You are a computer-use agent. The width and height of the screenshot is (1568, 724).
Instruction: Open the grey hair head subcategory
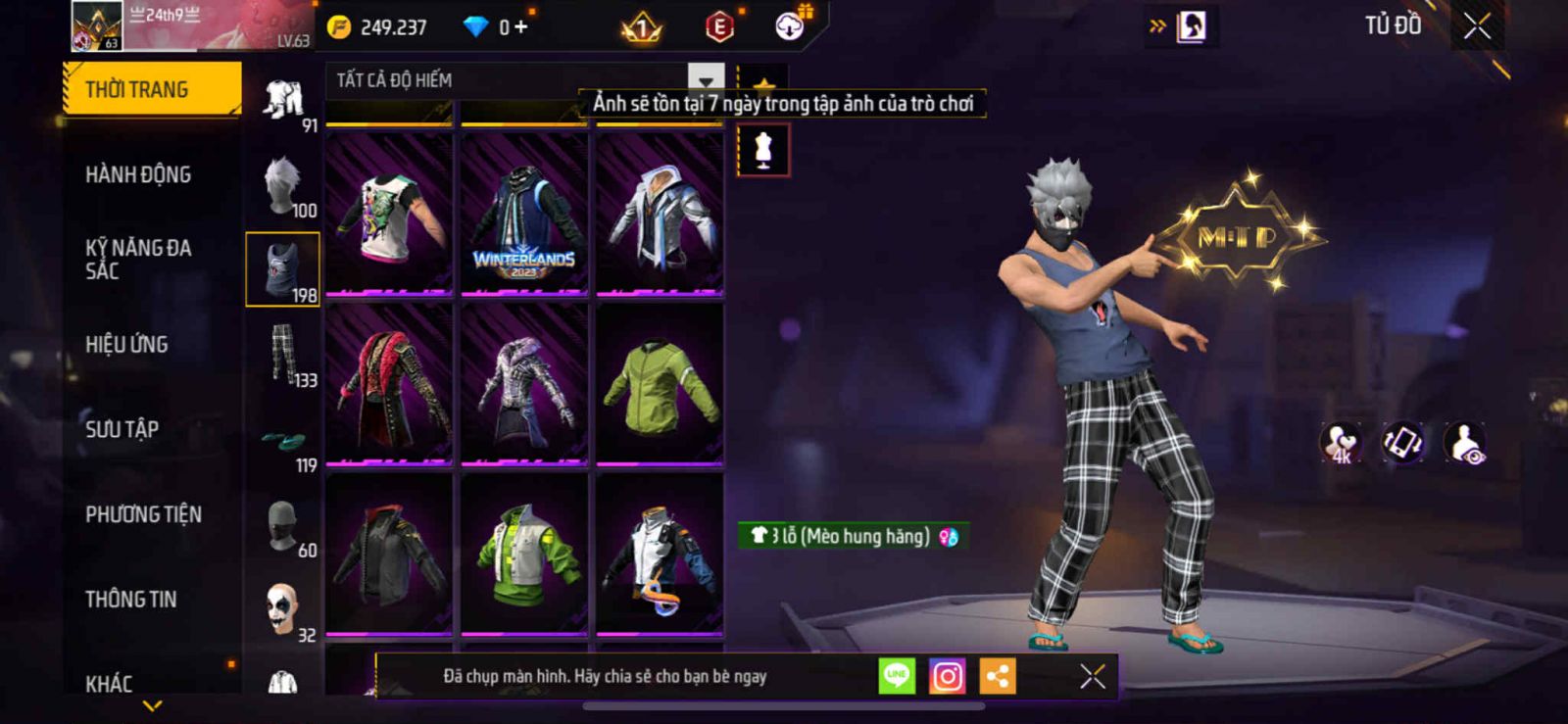pos(282,185)
